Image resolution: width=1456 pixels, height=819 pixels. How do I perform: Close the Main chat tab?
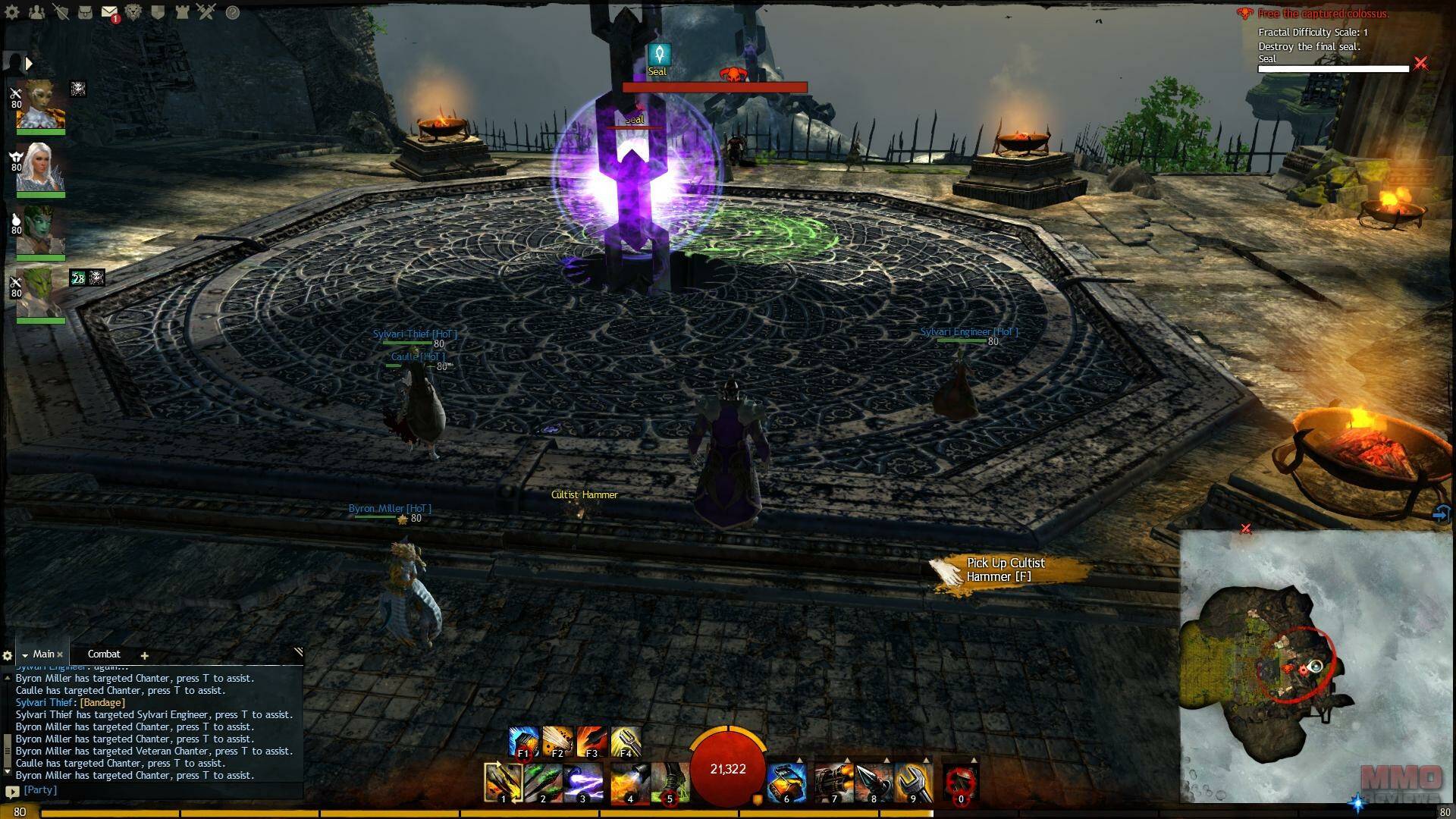[x=60, y=654]
